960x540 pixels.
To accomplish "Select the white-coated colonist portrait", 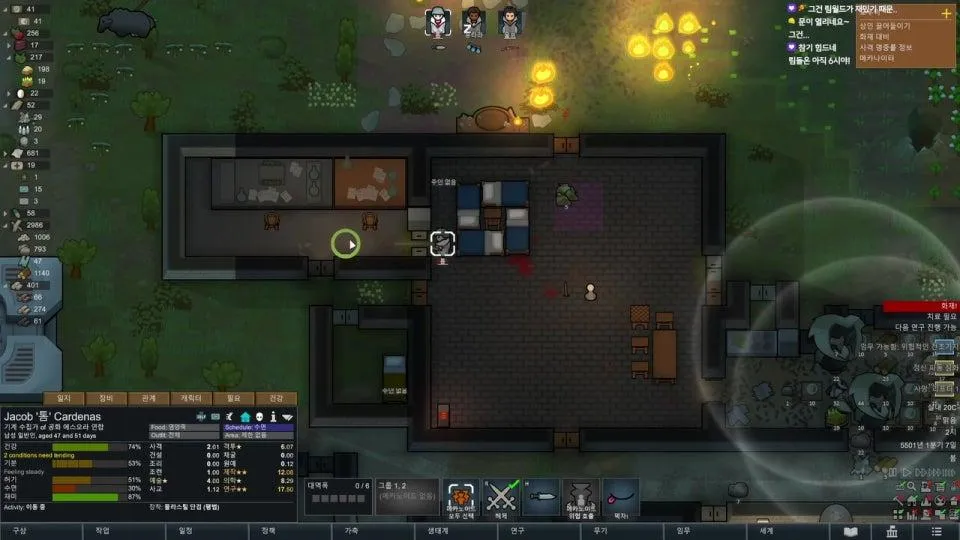I will [x=436, y=21].
